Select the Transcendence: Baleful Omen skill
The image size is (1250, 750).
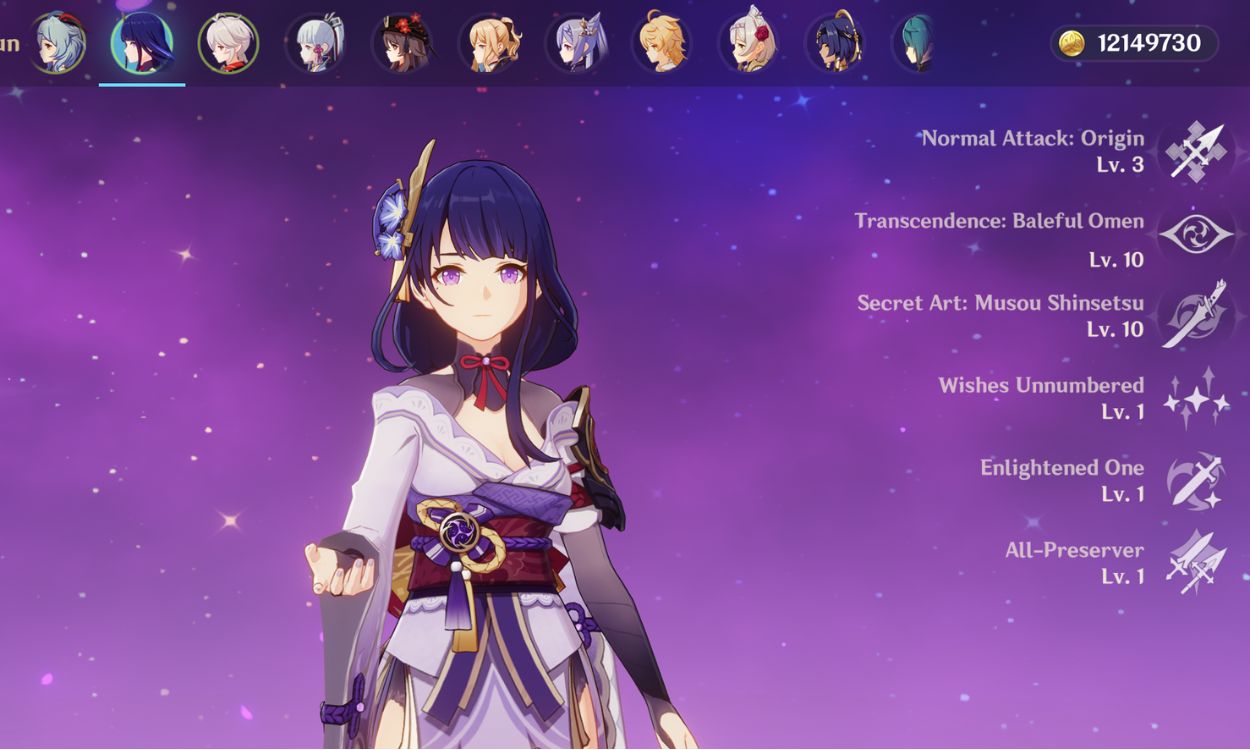coord(1195,235)
